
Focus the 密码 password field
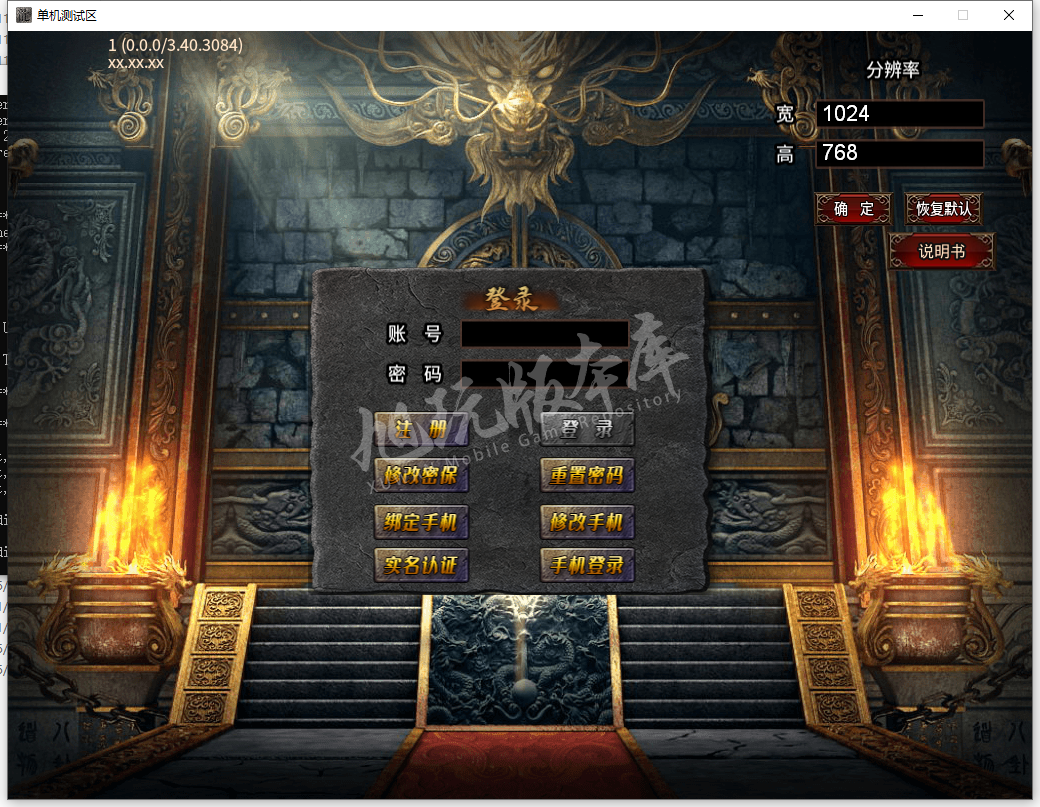(x=545, y=374)
